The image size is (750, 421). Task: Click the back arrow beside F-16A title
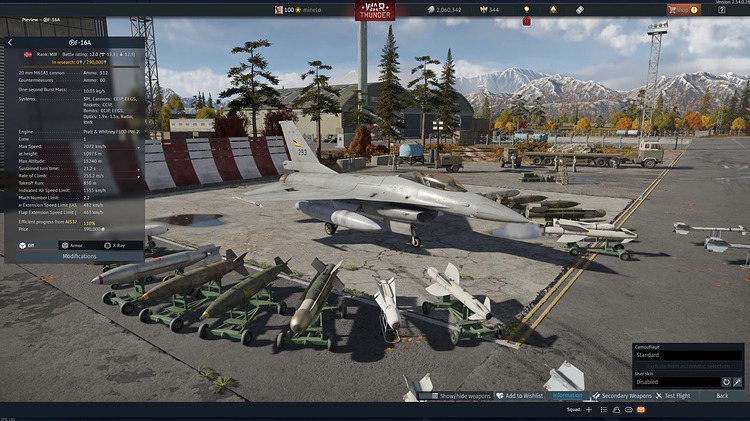point(10,42)
